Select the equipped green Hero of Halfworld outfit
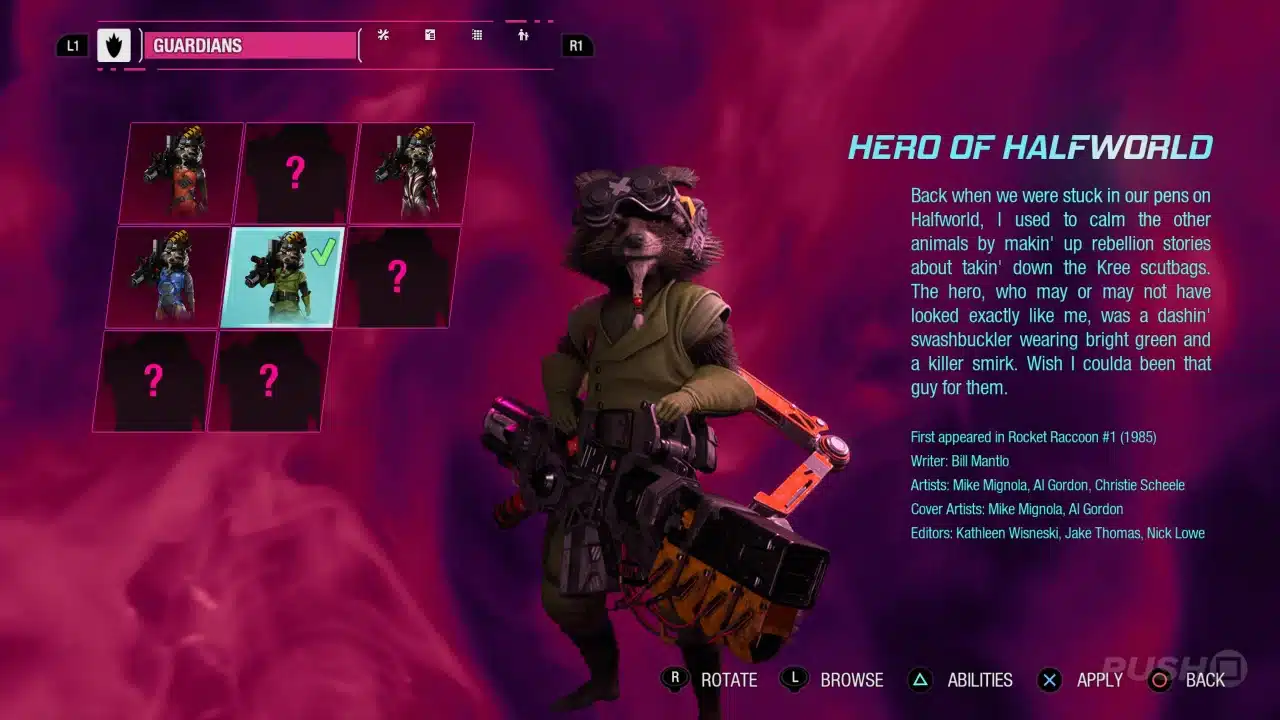Image resolution: width=1280 pixels, height=720 pixels. click(285, 277)
